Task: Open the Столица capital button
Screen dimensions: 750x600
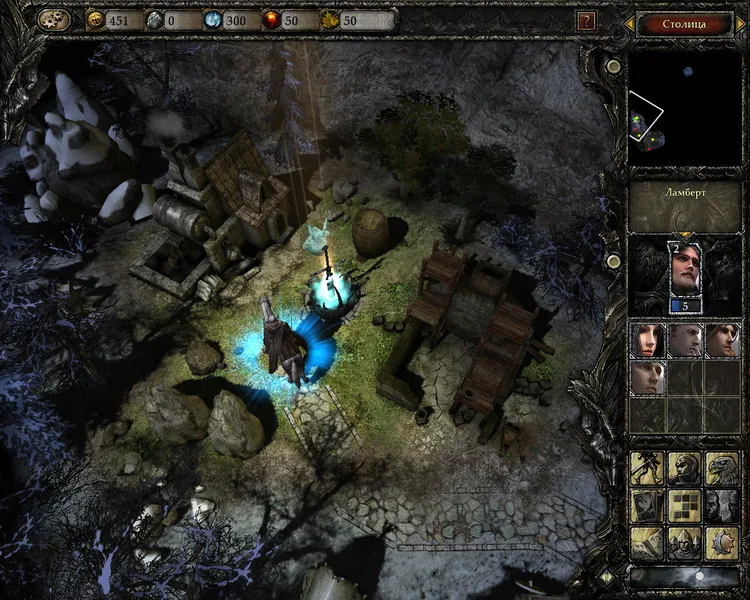Action: (684, 22)
